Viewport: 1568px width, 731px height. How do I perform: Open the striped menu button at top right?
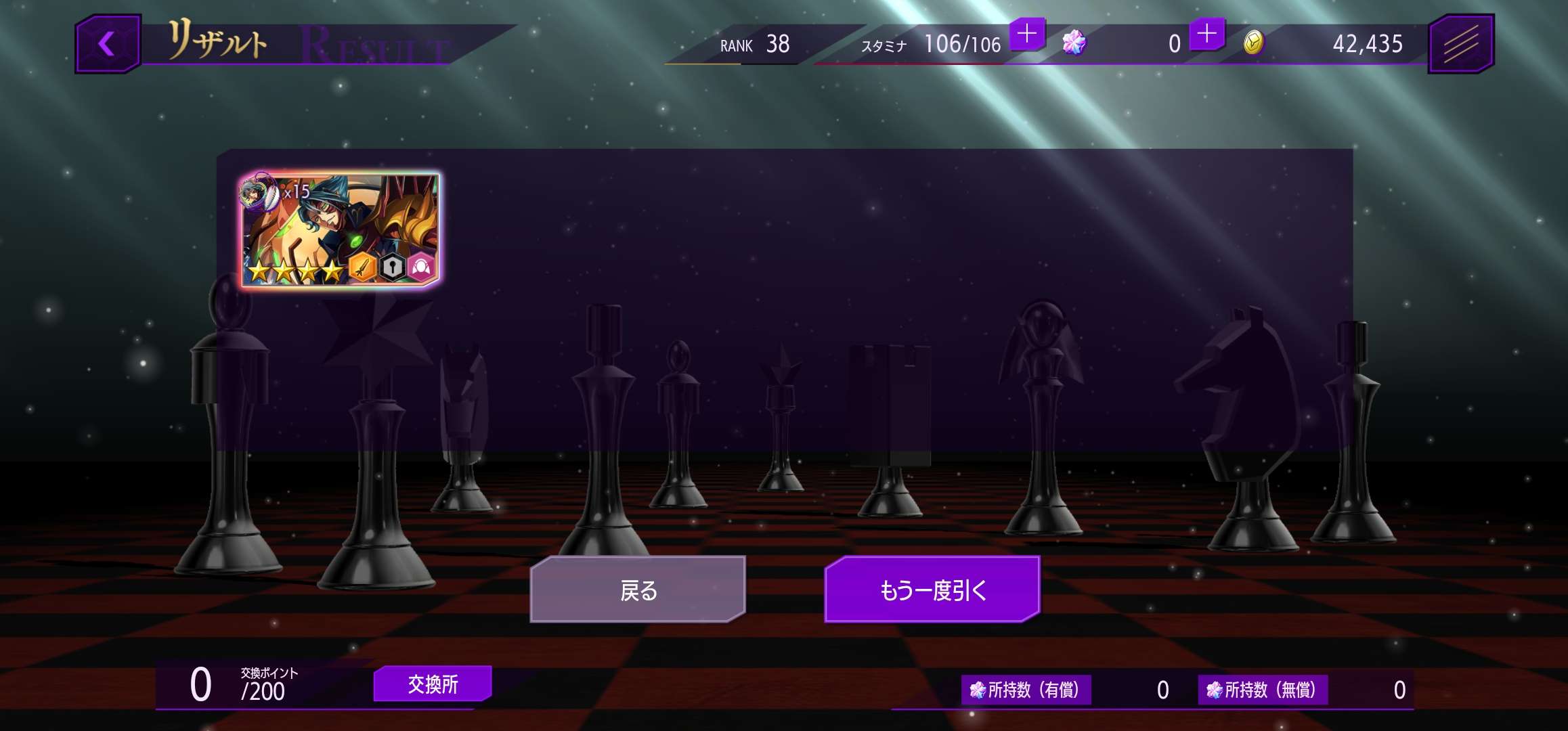coord(1460,45)
